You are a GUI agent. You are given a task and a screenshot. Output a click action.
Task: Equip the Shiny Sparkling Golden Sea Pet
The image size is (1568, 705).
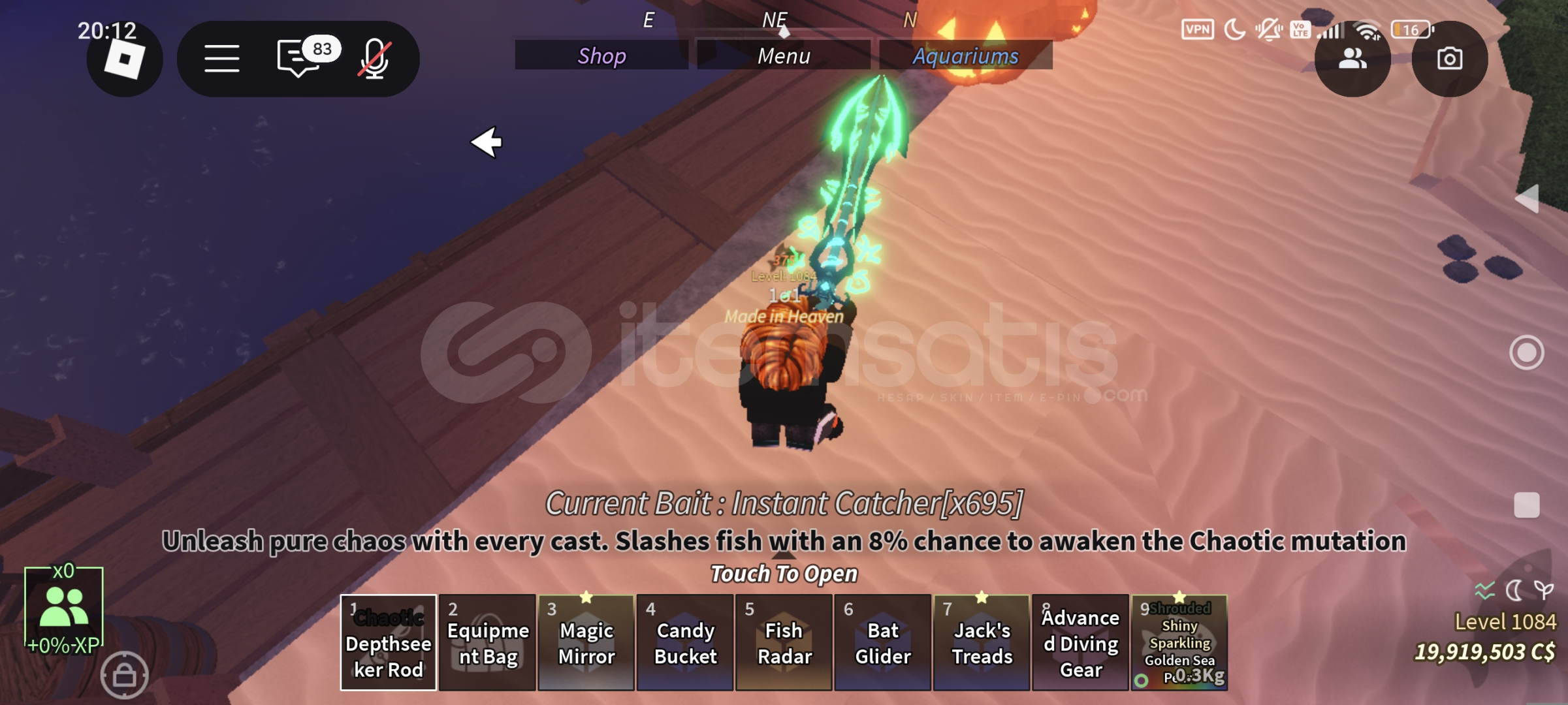tap(1178, 643)
